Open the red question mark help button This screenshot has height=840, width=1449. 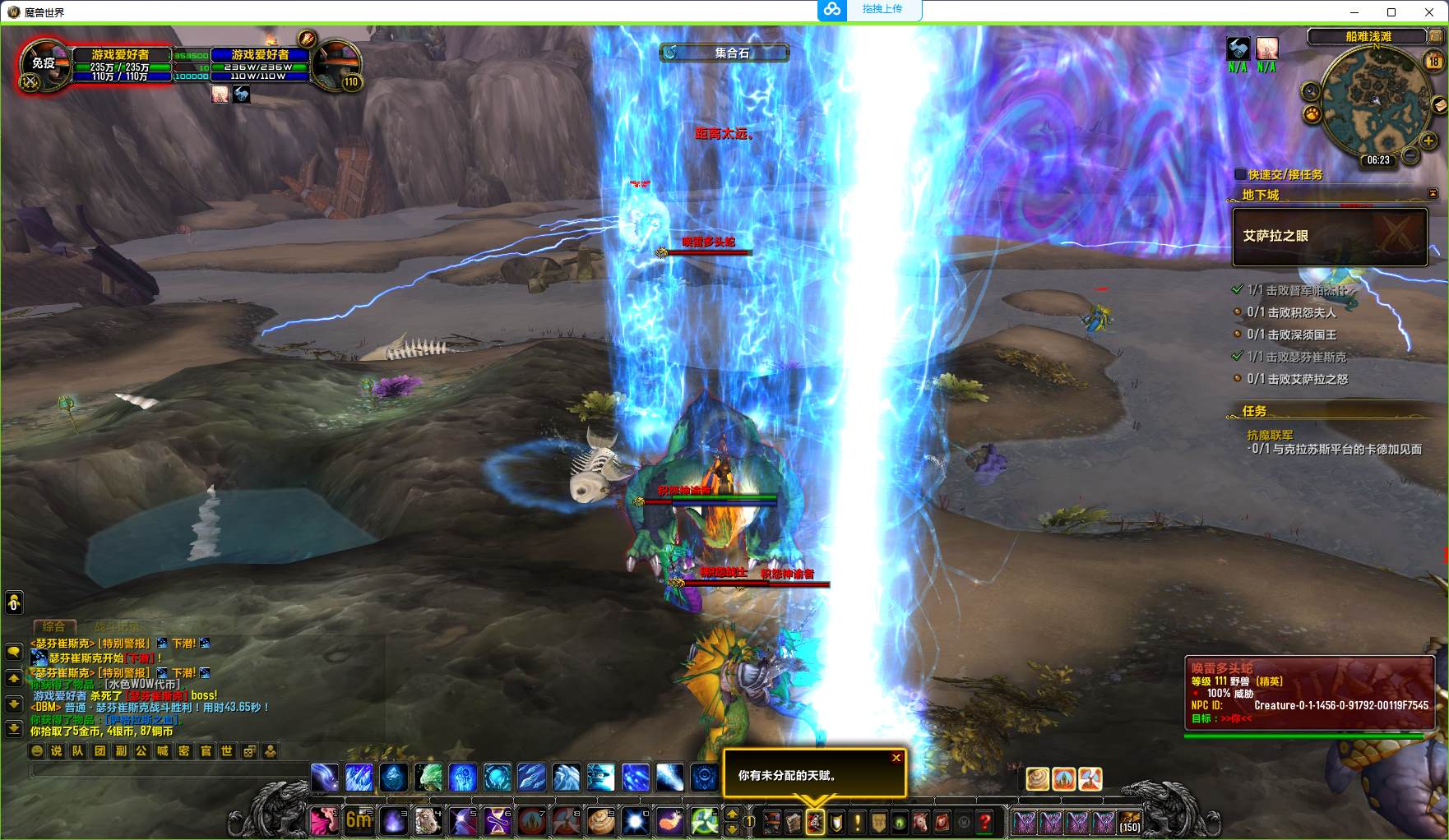tap(984, 821)
